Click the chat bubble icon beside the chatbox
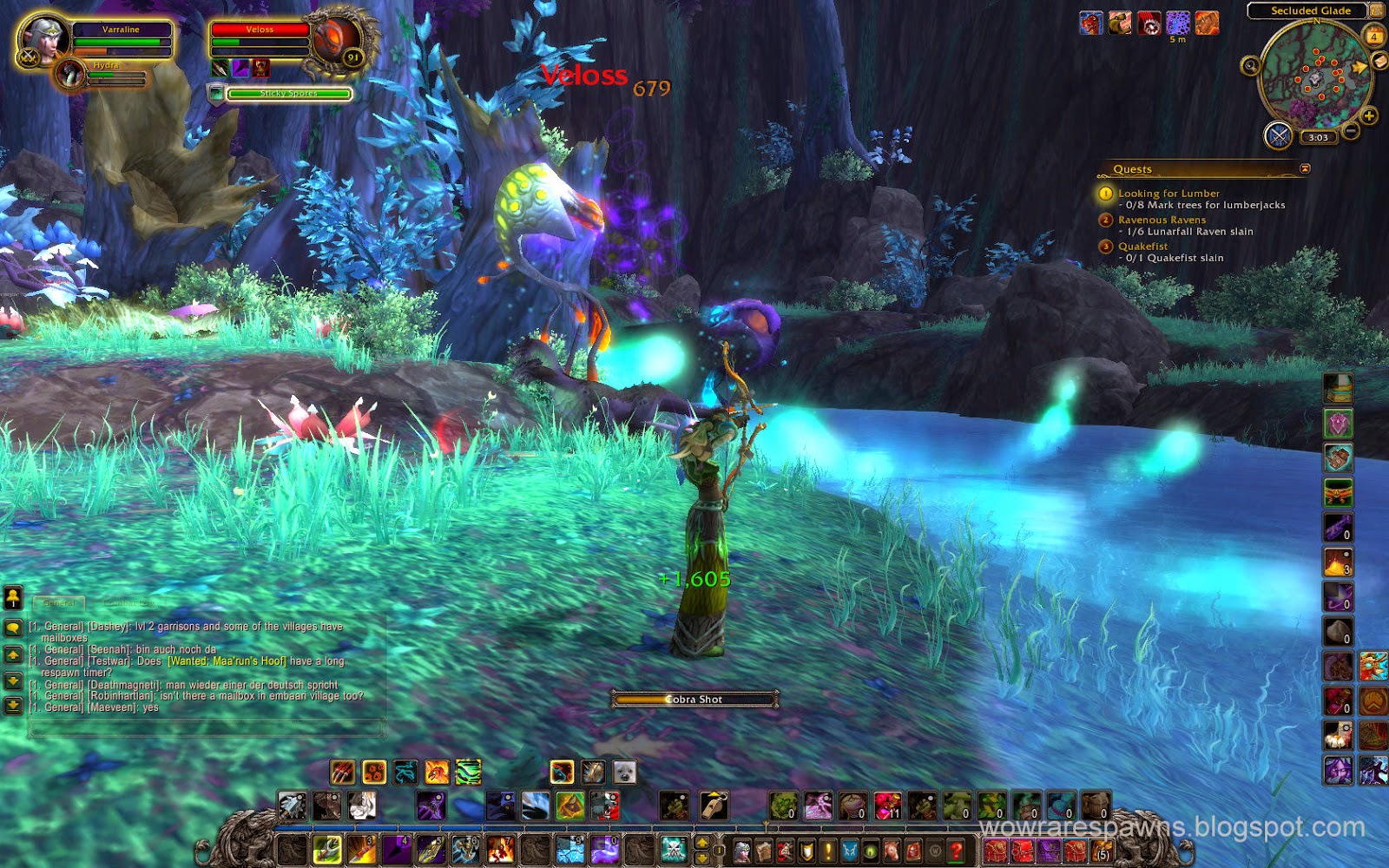 14,627
